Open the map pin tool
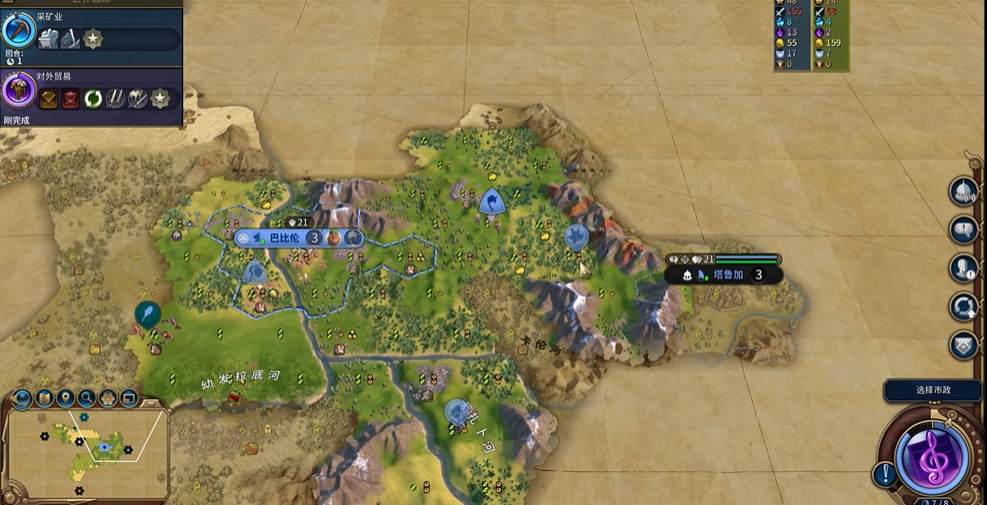 [x=65, y=399]
